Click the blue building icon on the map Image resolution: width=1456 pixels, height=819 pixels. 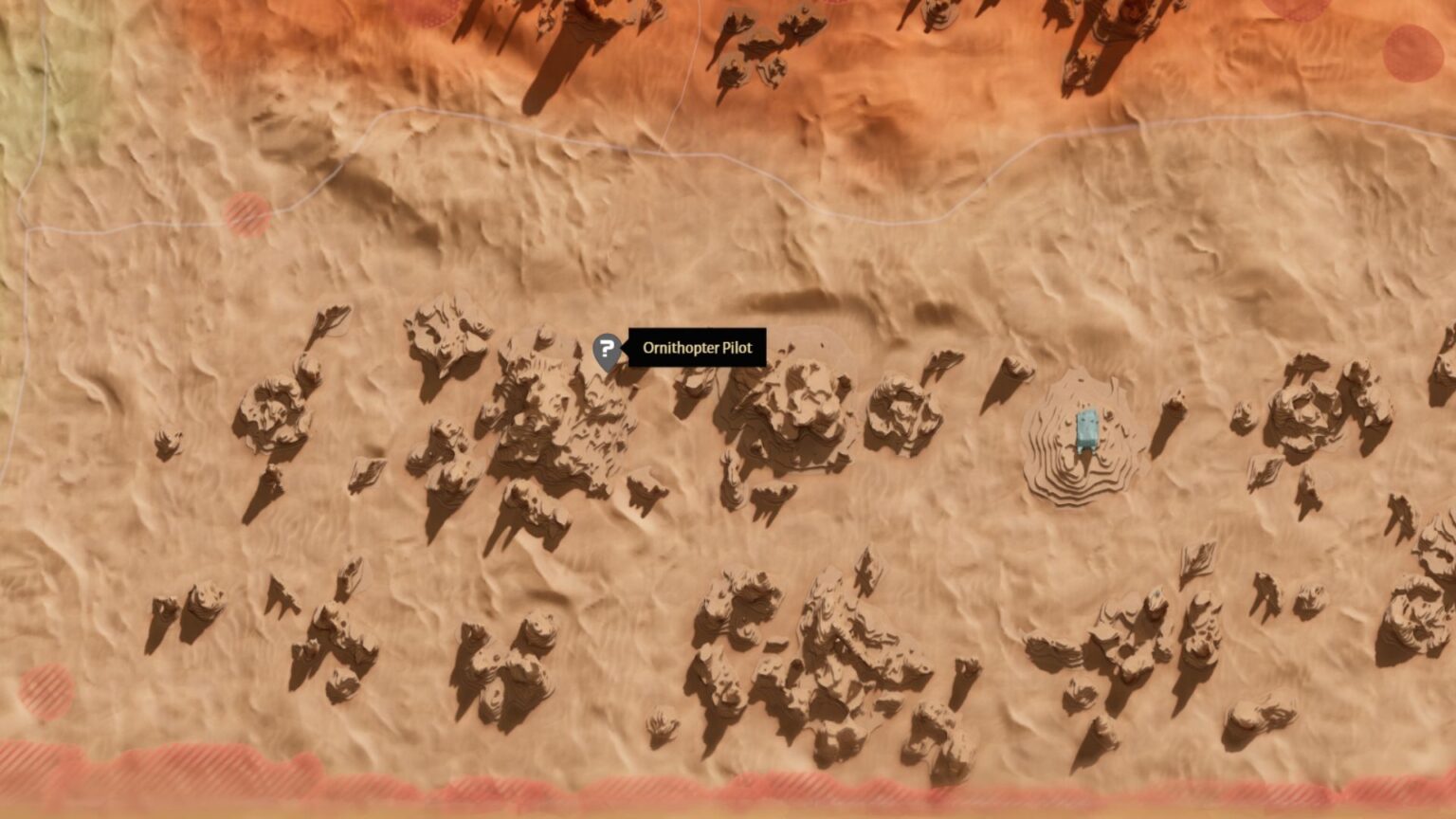[1088, 429]
